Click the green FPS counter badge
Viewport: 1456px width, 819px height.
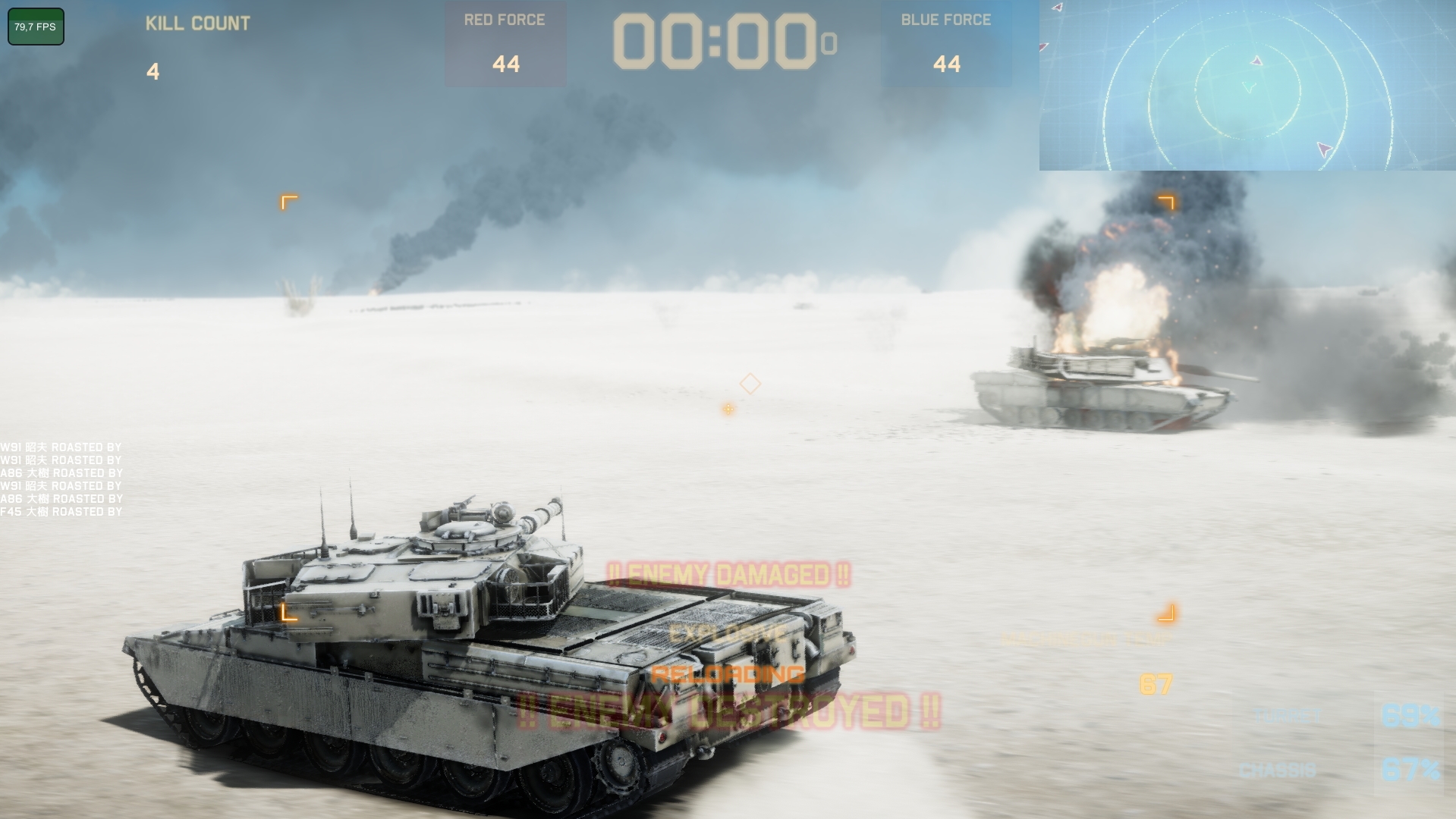[34, 27]
